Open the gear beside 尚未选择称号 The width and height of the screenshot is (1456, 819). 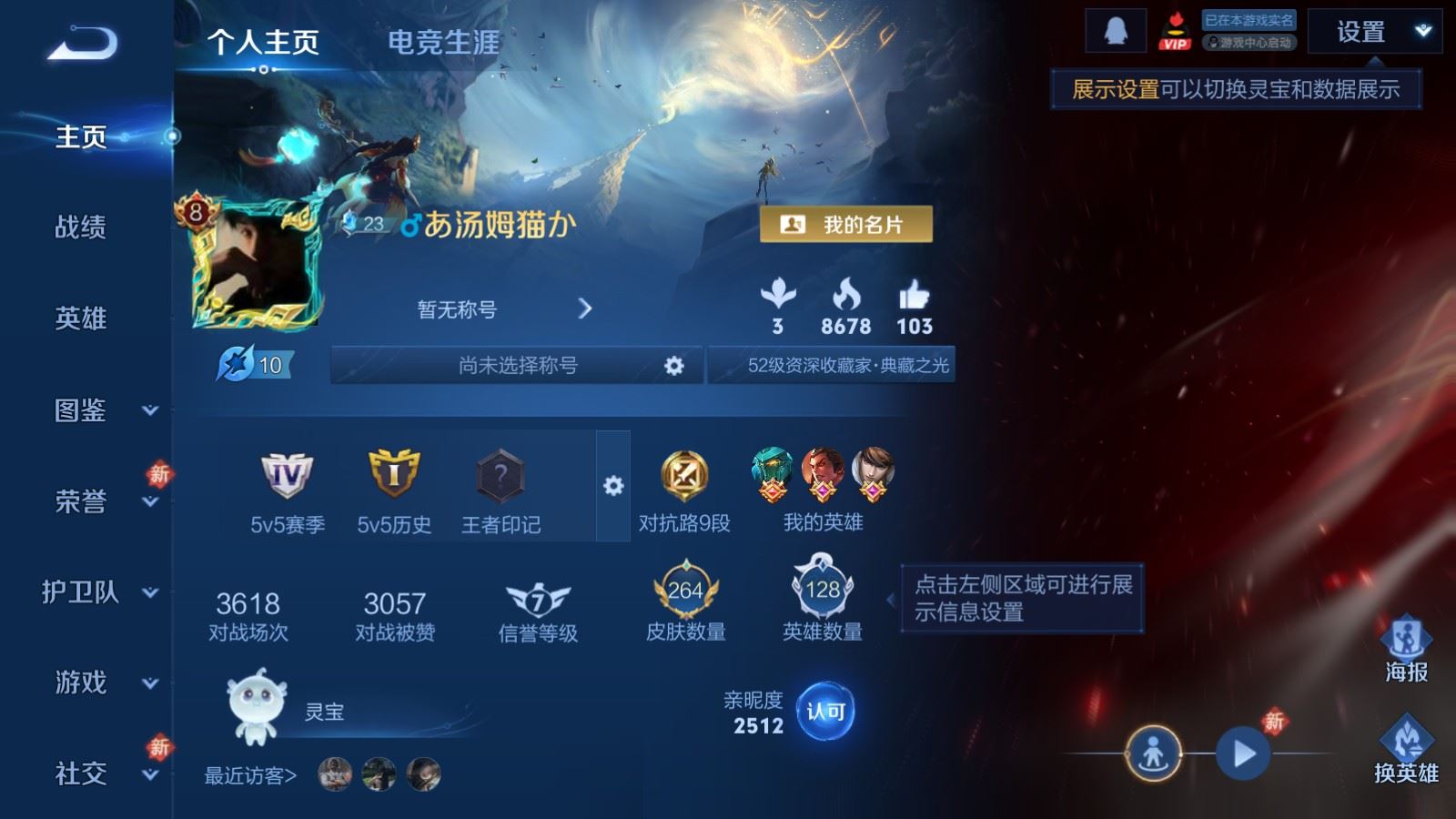tap(674, 366)
